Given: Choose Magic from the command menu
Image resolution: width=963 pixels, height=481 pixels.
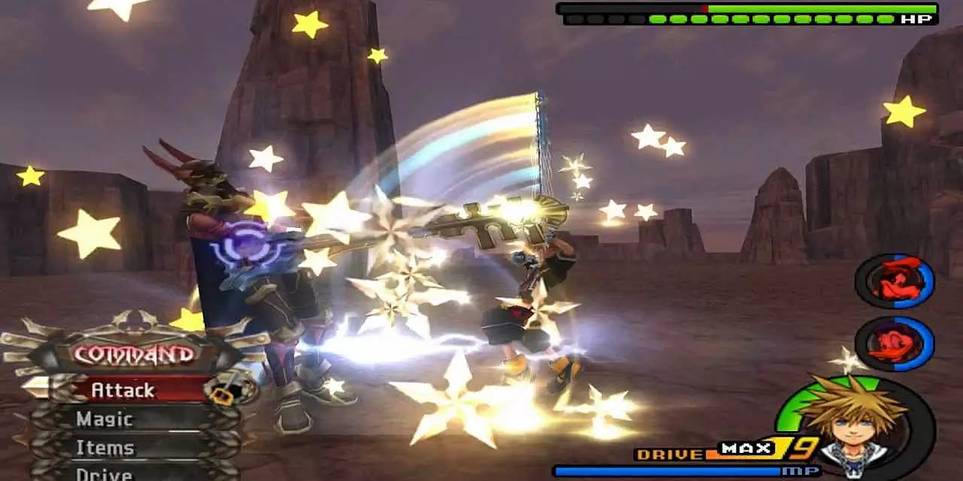Looking at the screenshot, I should pyautogui.click(x=105, y=419).
